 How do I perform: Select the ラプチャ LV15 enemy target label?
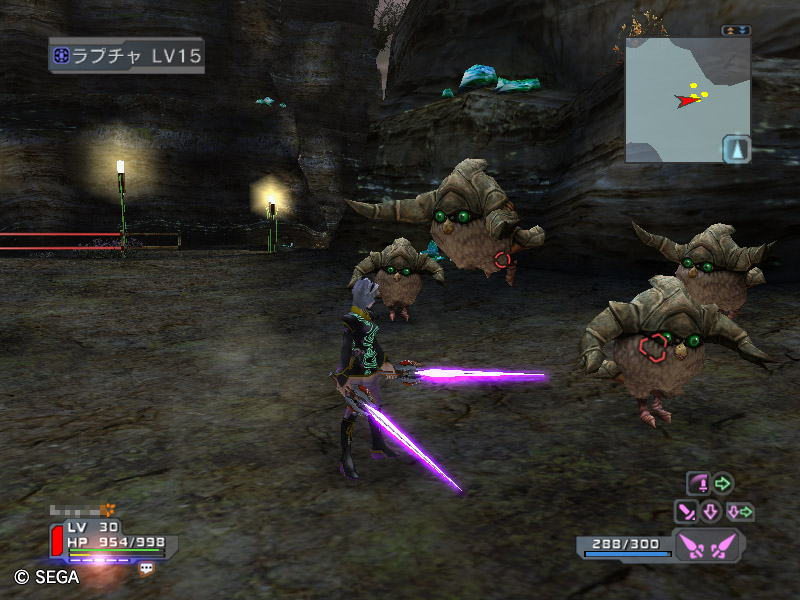126,55
